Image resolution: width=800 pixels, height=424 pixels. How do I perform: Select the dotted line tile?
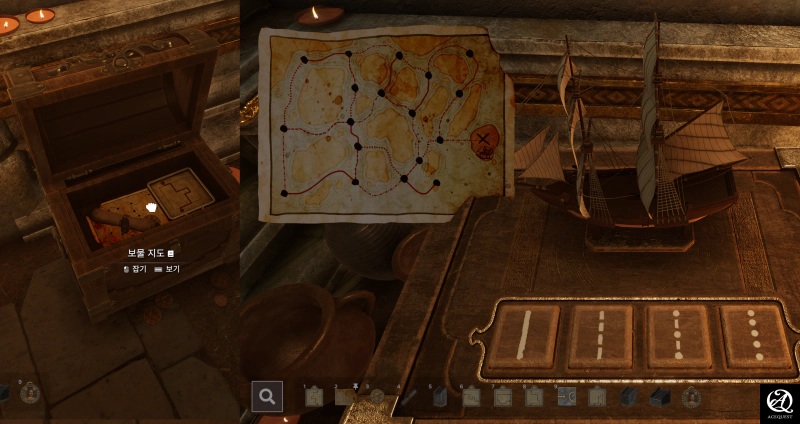click(x=753, y=335)
